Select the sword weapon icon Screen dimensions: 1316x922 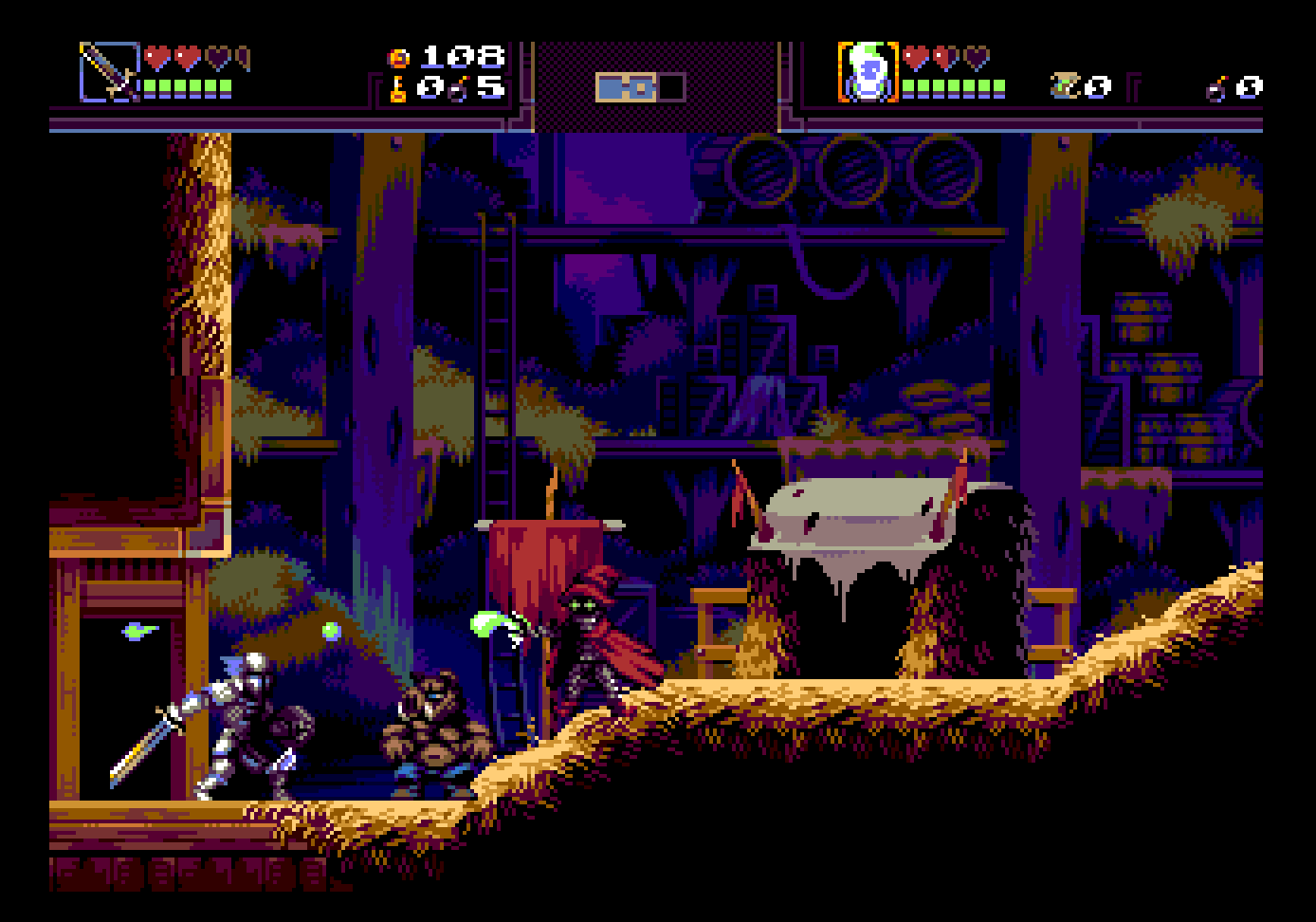pos(109,72)
